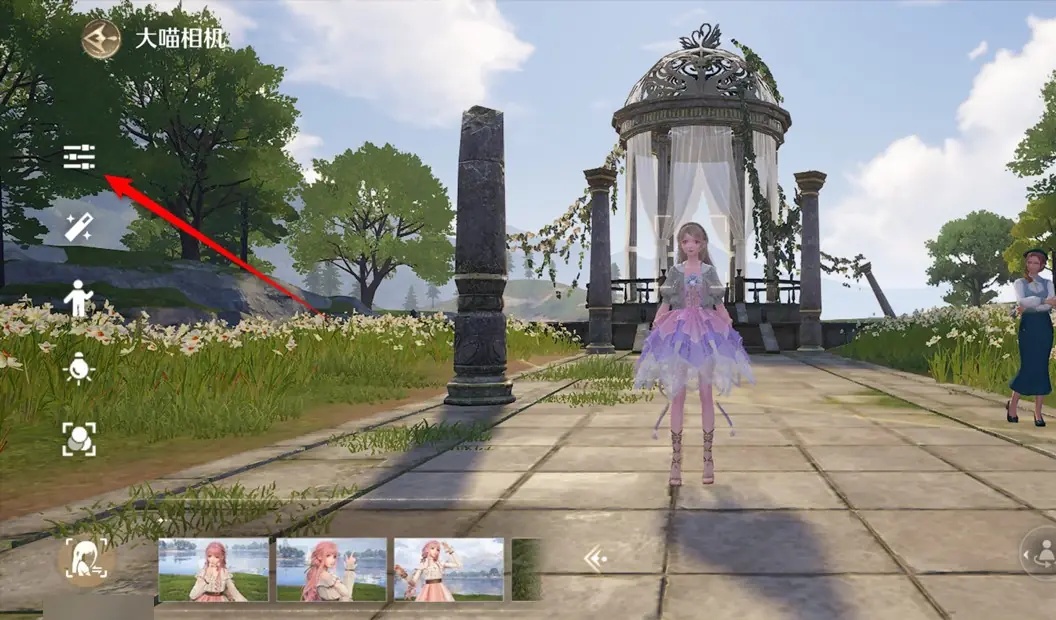Click the round character button at right edge
Viewport: 1056px width, 620px height.
[1040, 553]
